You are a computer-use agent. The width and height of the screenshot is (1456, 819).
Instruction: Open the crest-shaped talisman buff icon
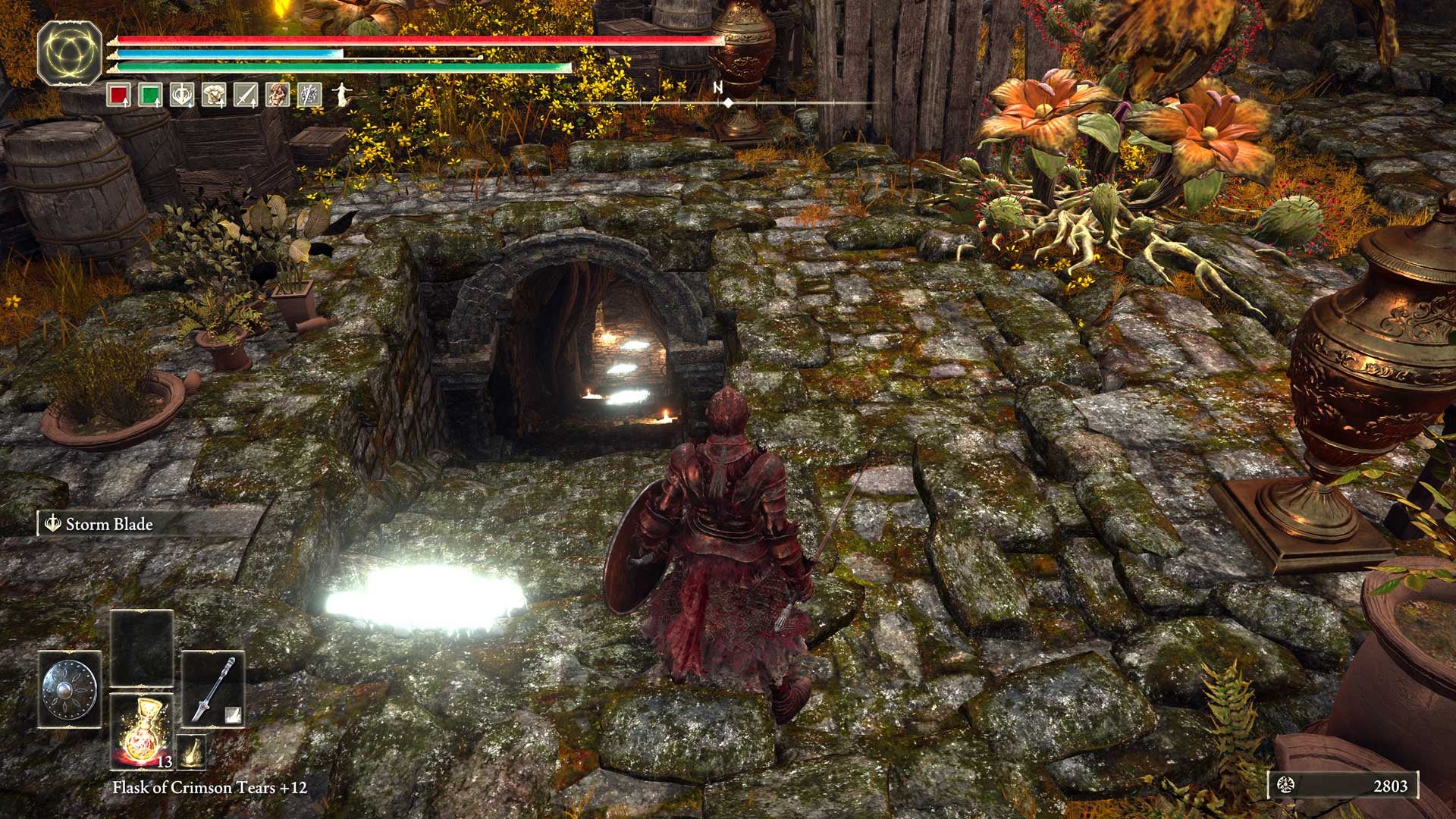180,95
